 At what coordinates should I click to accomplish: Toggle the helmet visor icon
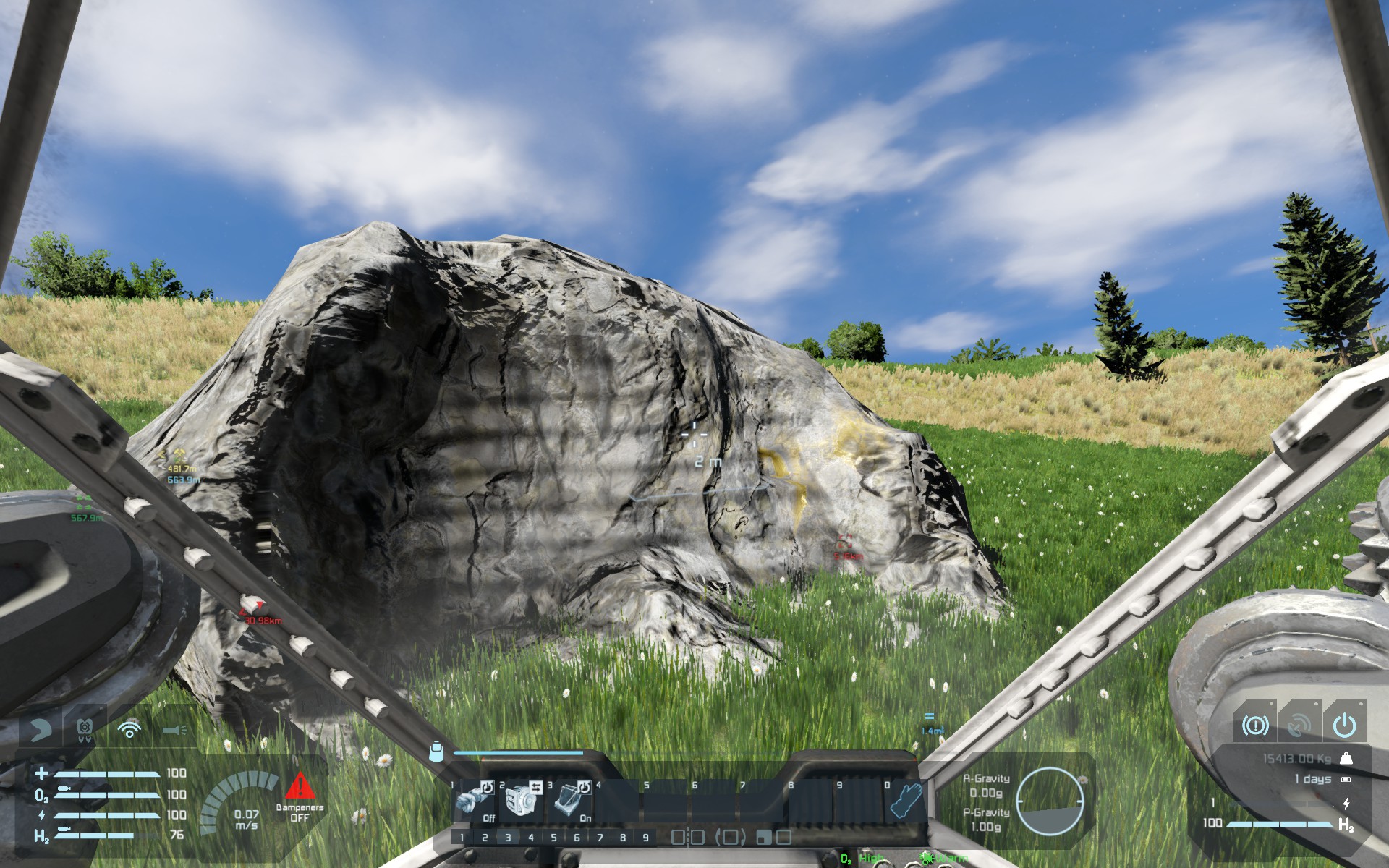click(x=41, y=728)
